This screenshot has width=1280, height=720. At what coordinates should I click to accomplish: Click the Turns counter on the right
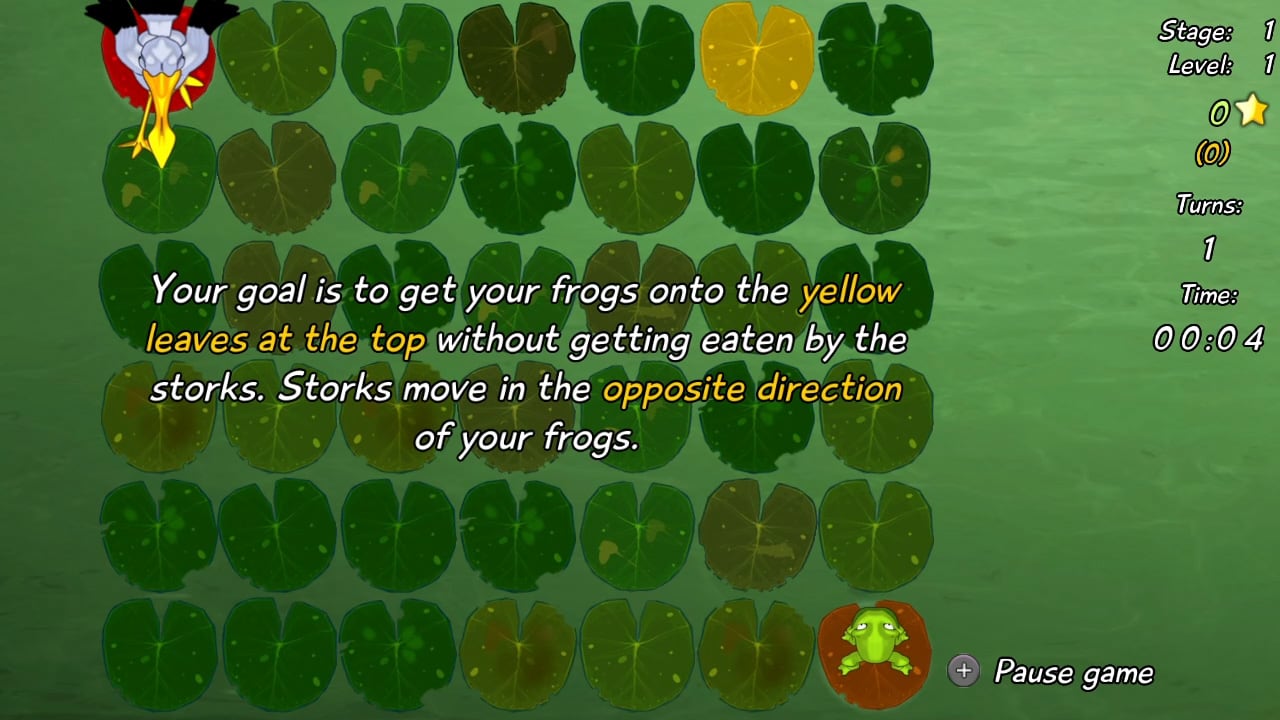1207,223
